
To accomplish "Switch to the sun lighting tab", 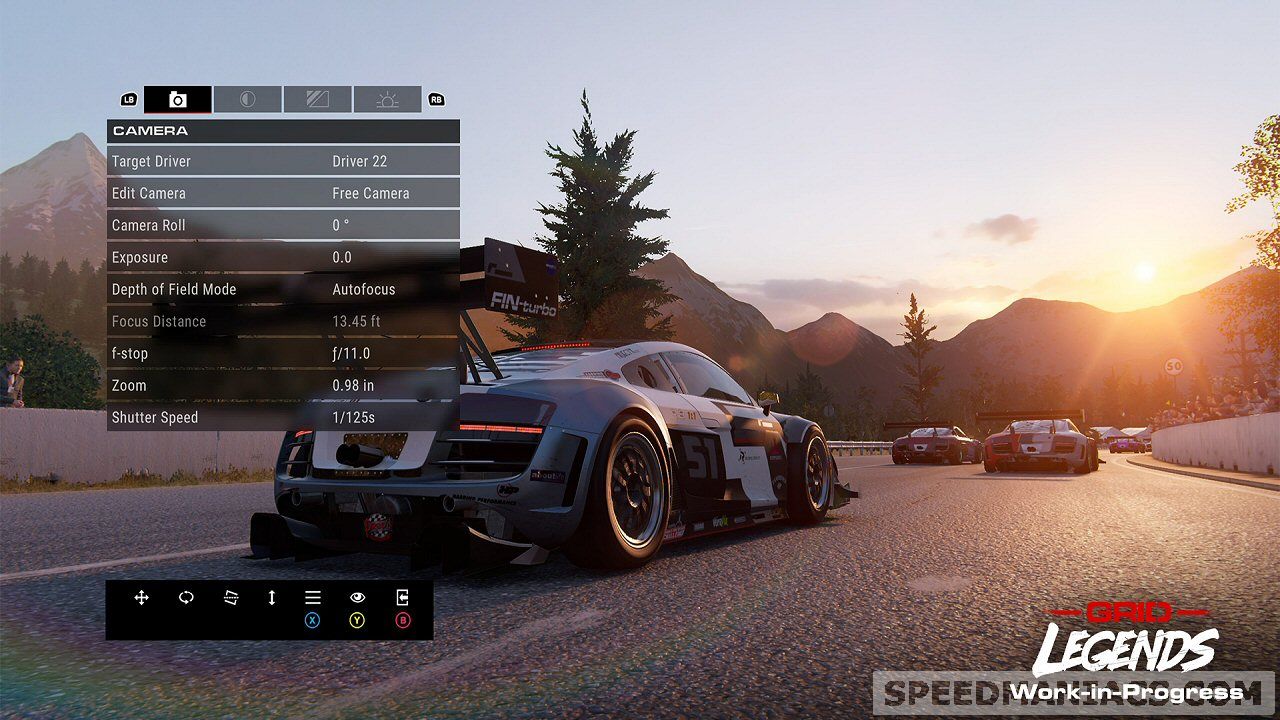I will 387,99.
